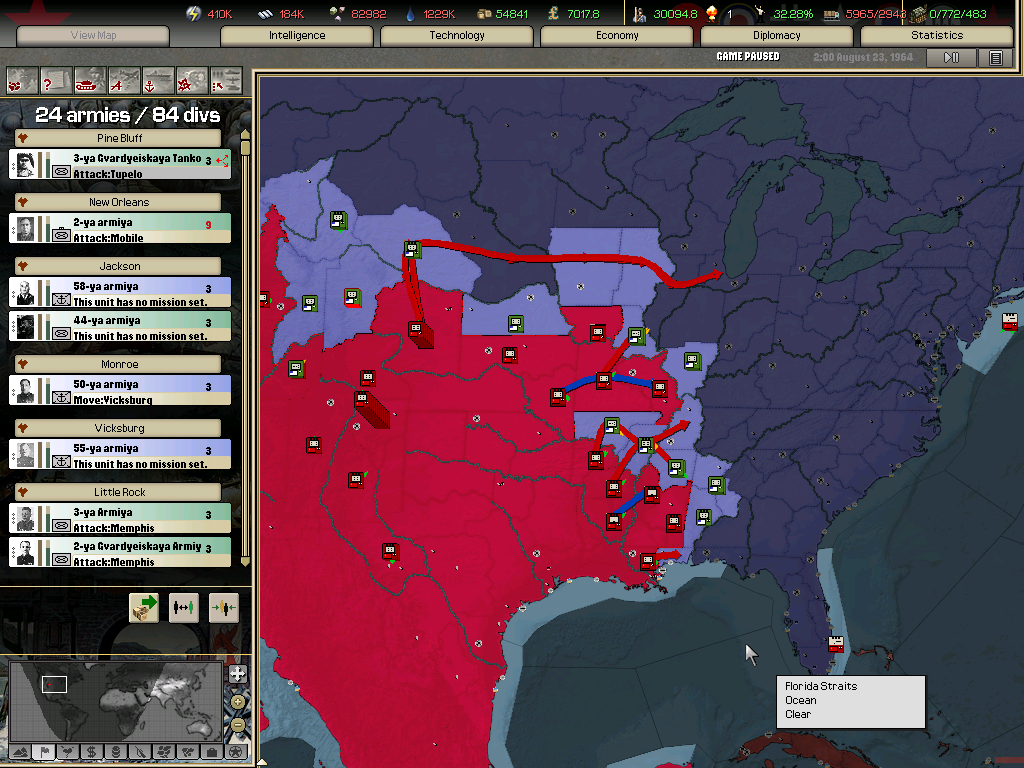Zoom in with the minimap plus button
The image size is (1024, 768).
(x=237, y=674)
